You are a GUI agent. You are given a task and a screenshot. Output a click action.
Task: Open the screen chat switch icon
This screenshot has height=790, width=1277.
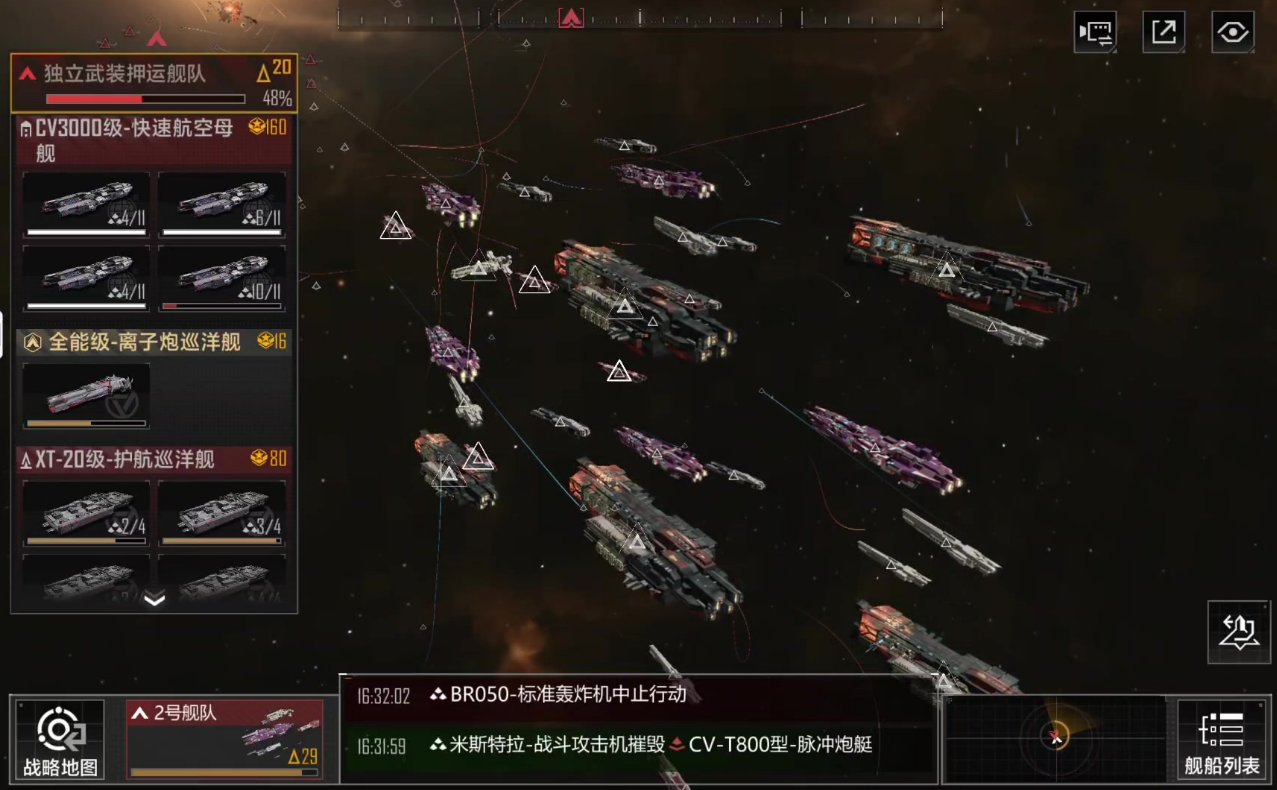[x=1095, y=32]
